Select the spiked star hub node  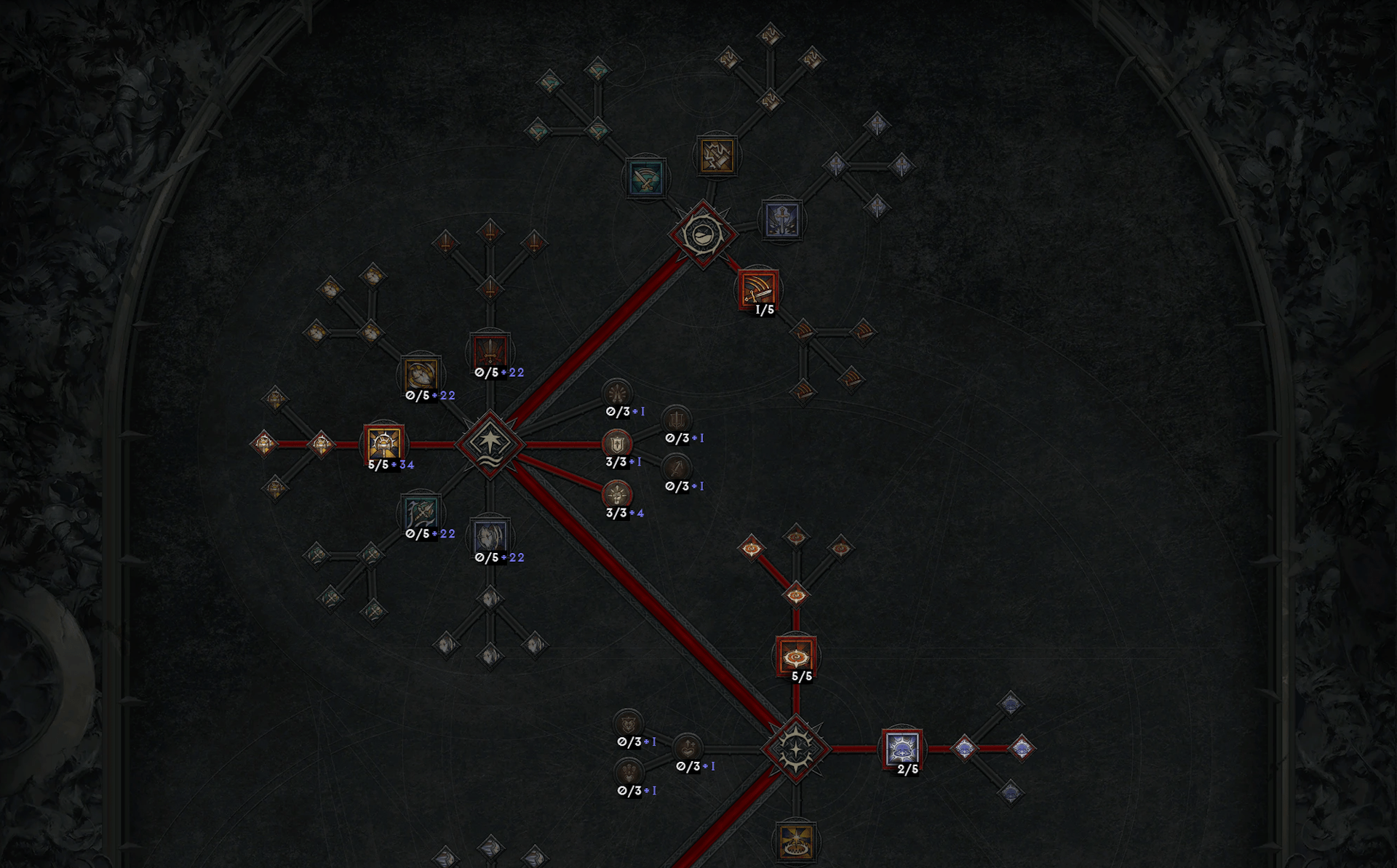tap(795, 748)
